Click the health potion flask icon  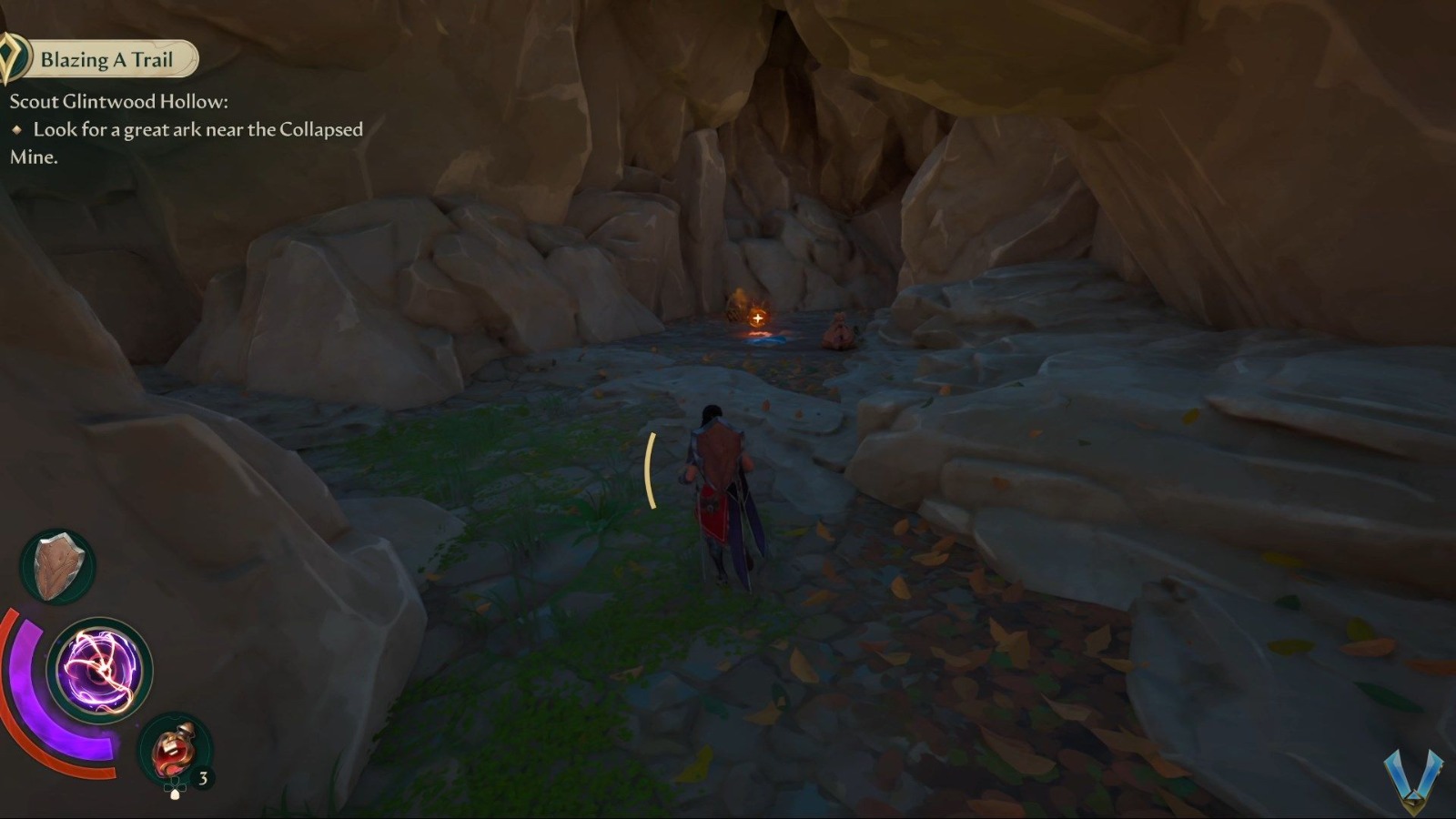click(x=173, y=751)
